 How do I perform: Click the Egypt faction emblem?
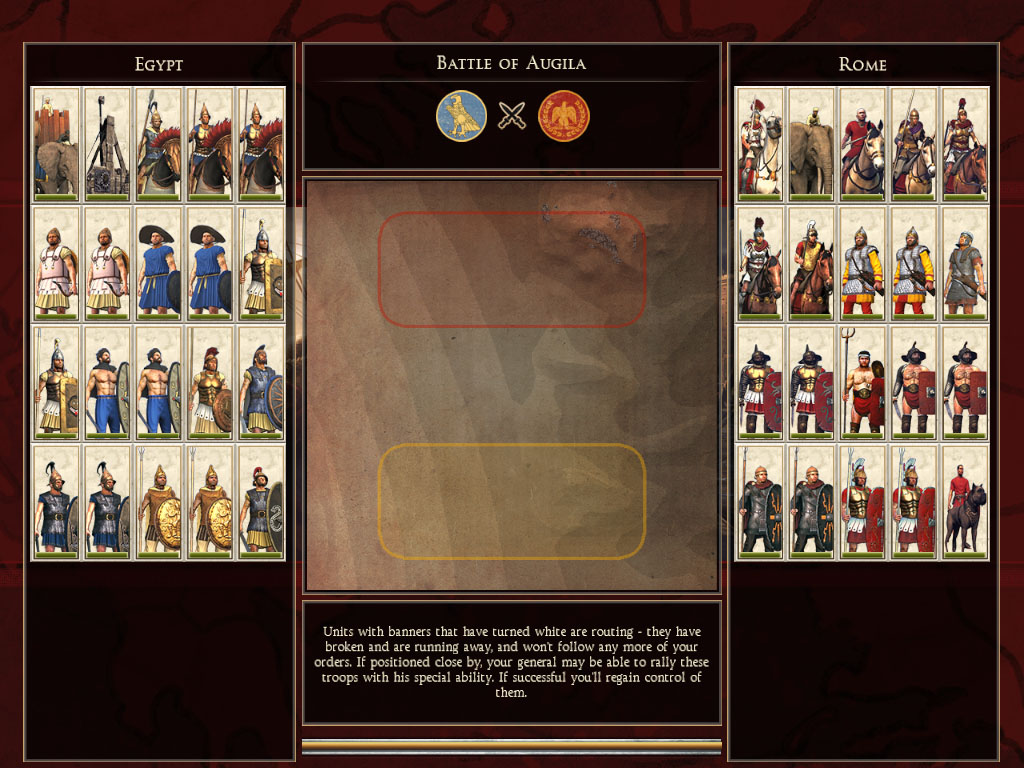click(461, 116)
